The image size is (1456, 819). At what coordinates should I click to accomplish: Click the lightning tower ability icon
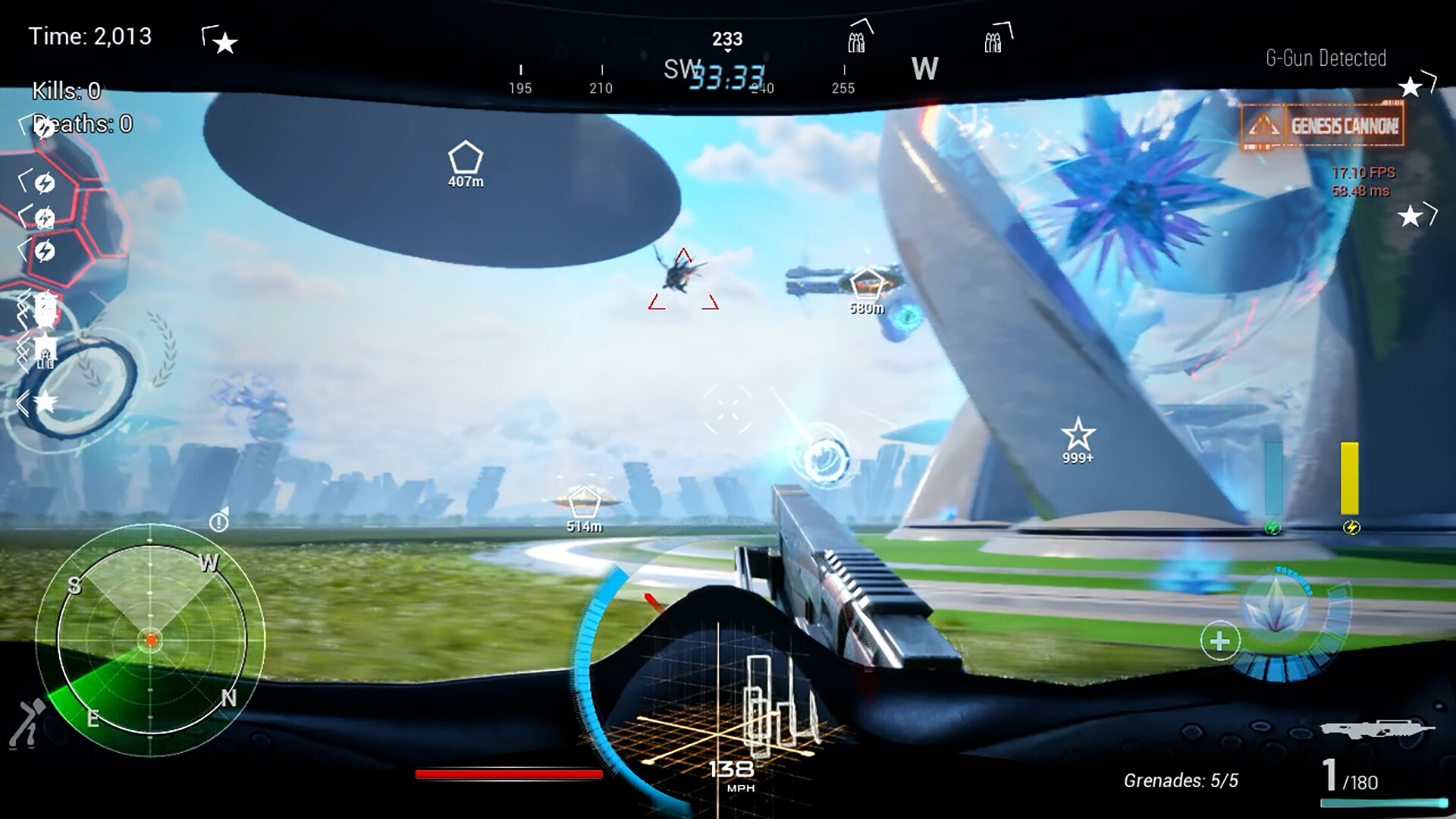click(44, 218)
